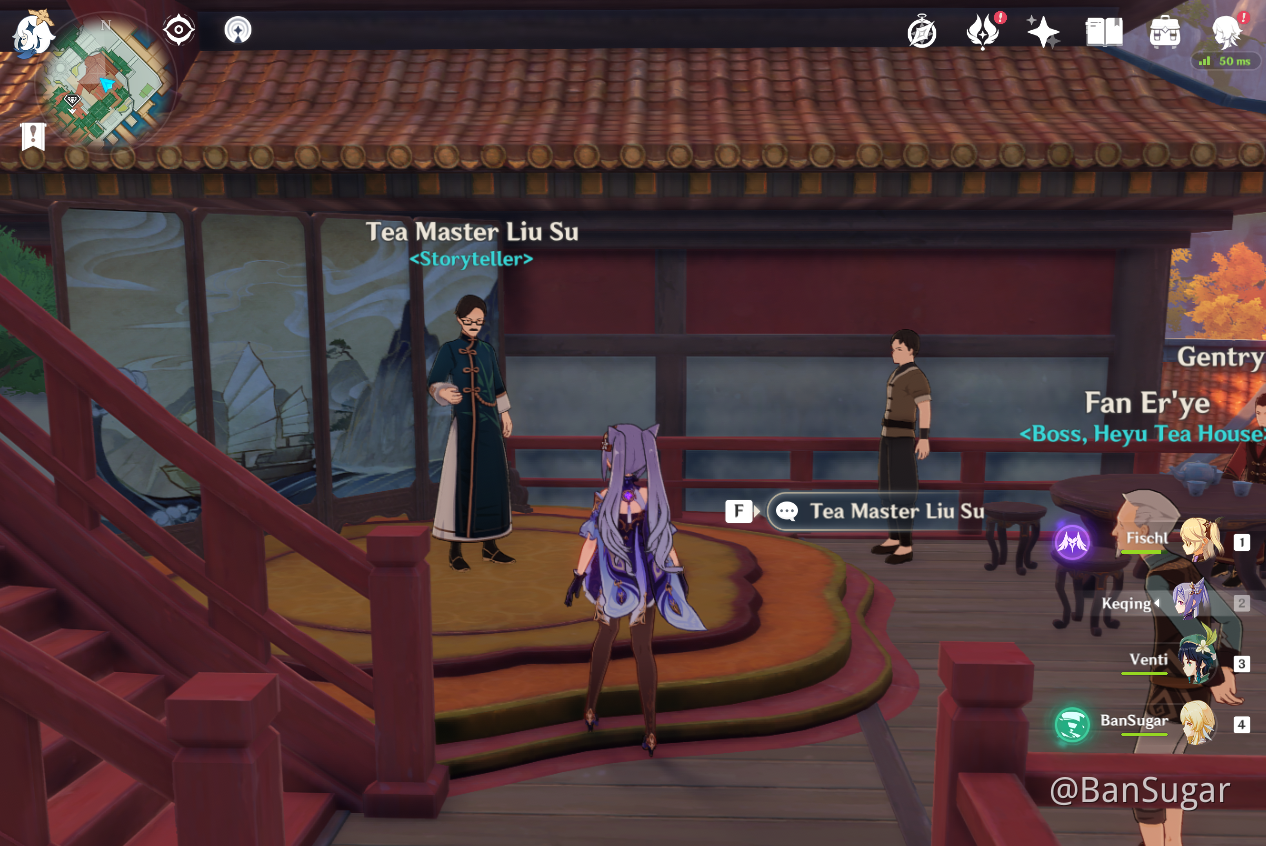The width and height of the screenshot is (1266, 846).
Task: Select Keqing in the party list
Action: 1190,603
